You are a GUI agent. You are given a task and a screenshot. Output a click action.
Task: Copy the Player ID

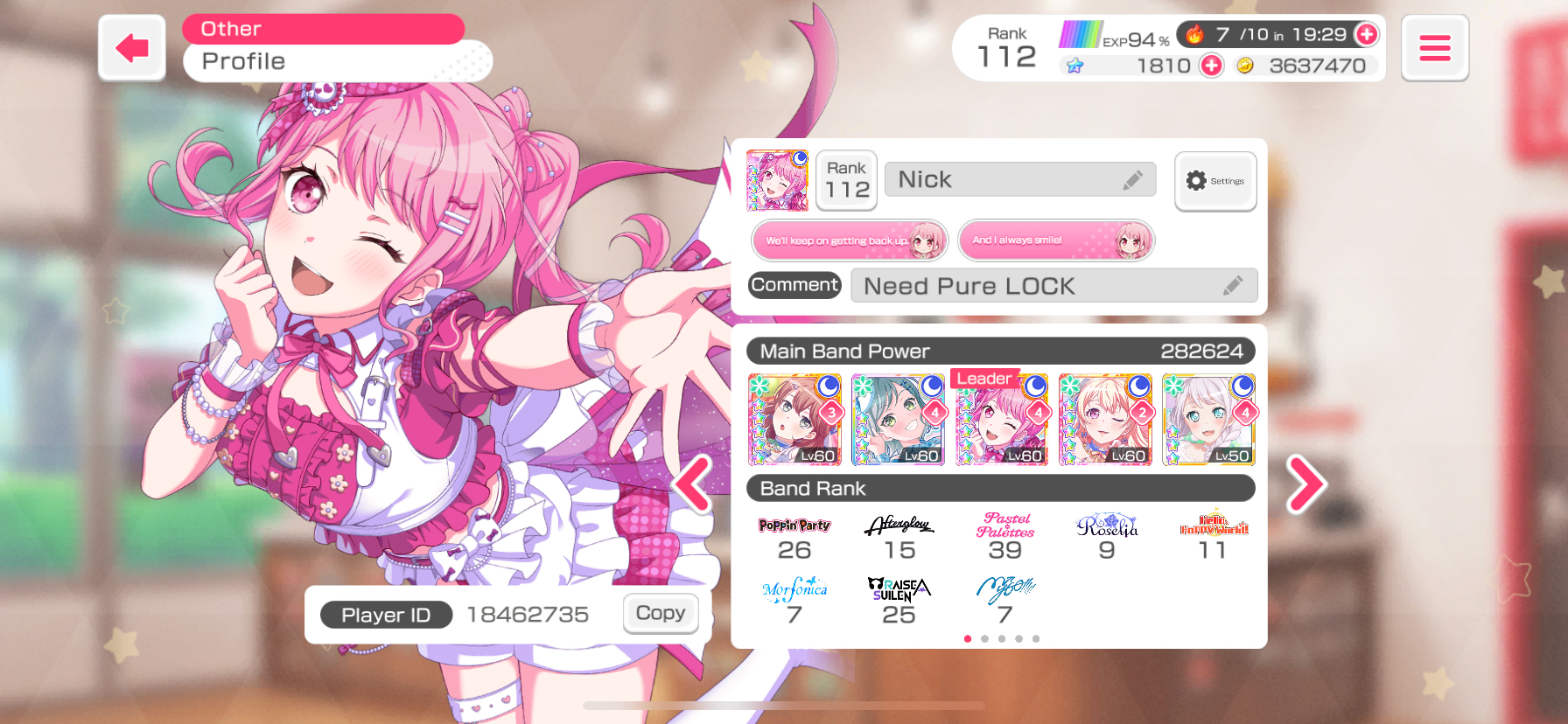tap(661, 613)
